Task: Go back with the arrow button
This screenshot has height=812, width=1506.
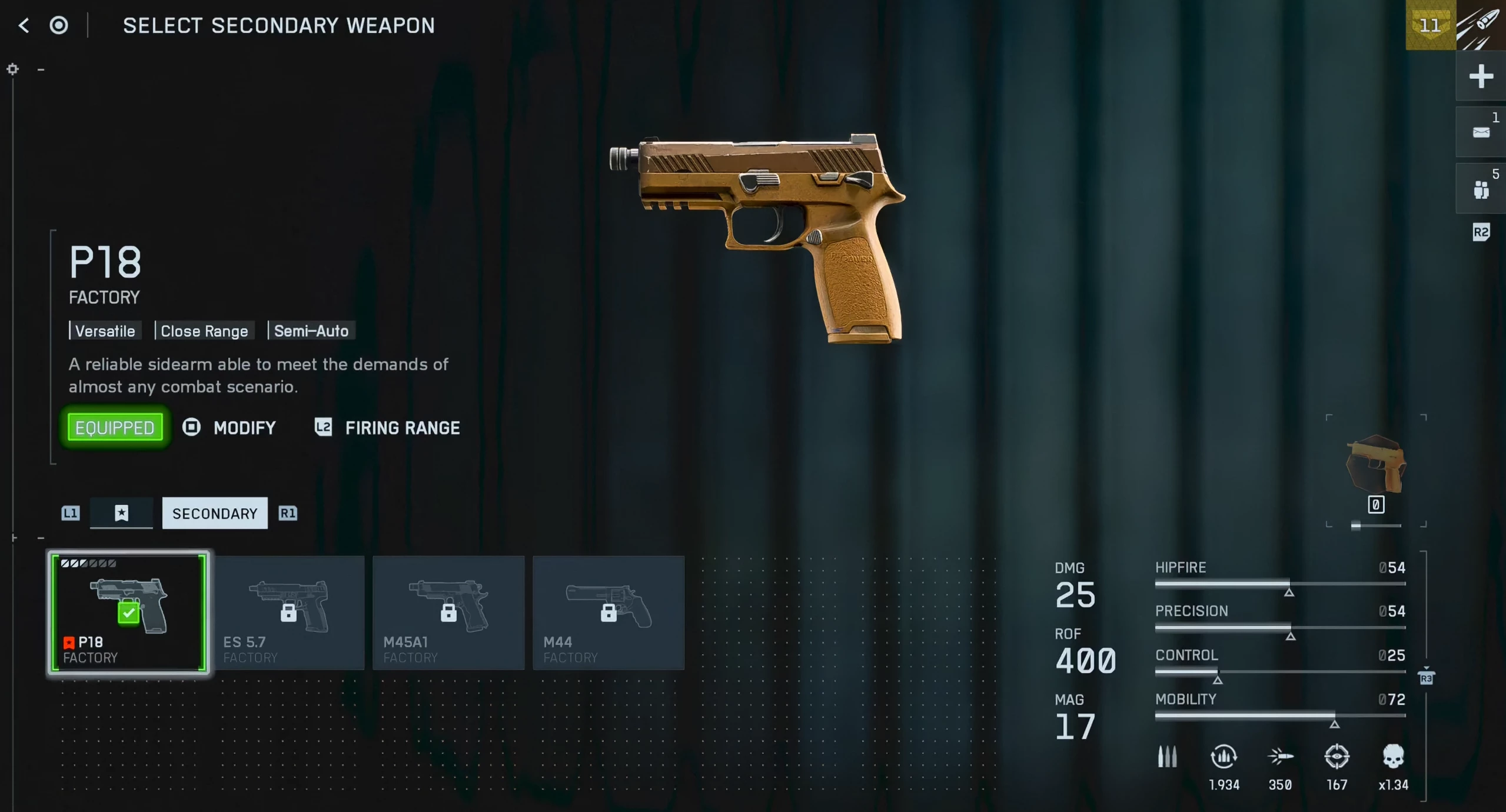Action: tap(24, 25)
